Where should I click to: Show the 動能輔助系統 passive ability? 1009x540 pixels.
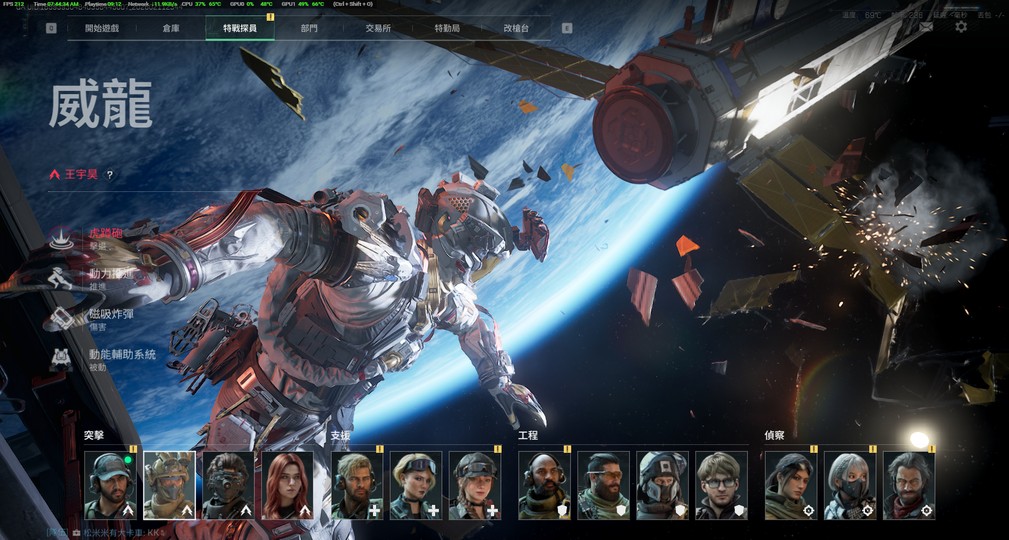(x=62, y=358)
